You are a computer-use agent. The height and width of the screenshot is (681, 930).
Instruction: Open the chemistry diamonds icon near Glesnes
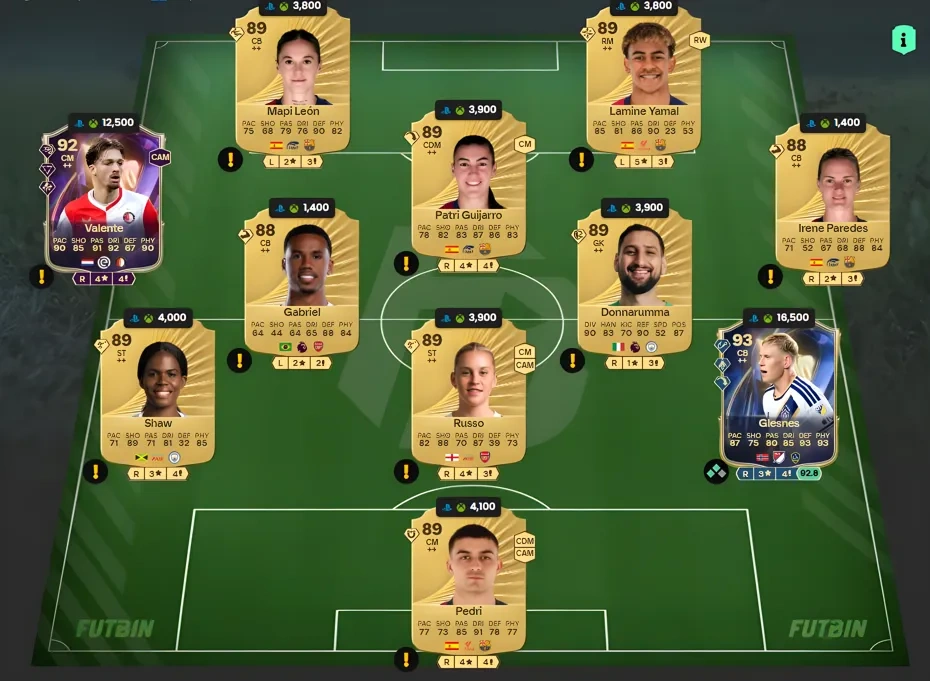pos(716,471)
